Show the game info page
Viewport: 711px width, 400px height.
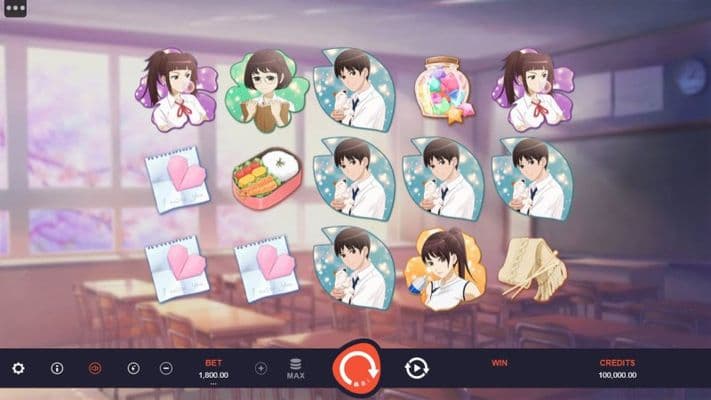(57, 368)
